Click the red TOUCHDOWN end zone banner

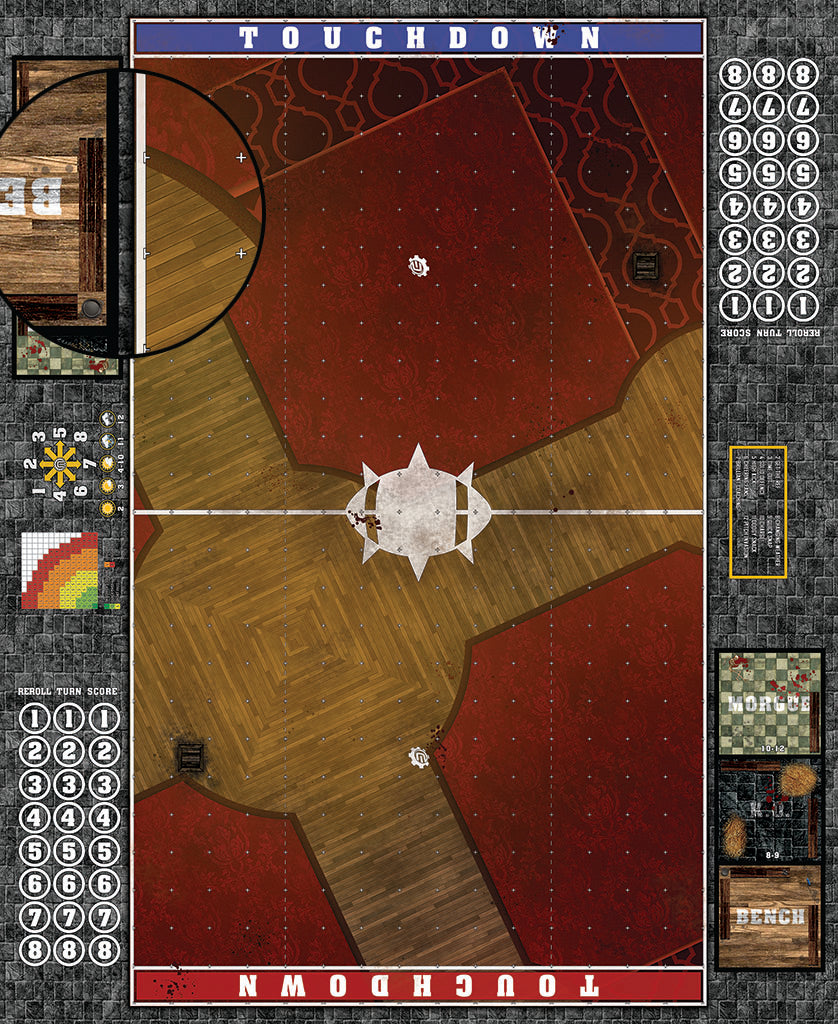tap(419, 985)
